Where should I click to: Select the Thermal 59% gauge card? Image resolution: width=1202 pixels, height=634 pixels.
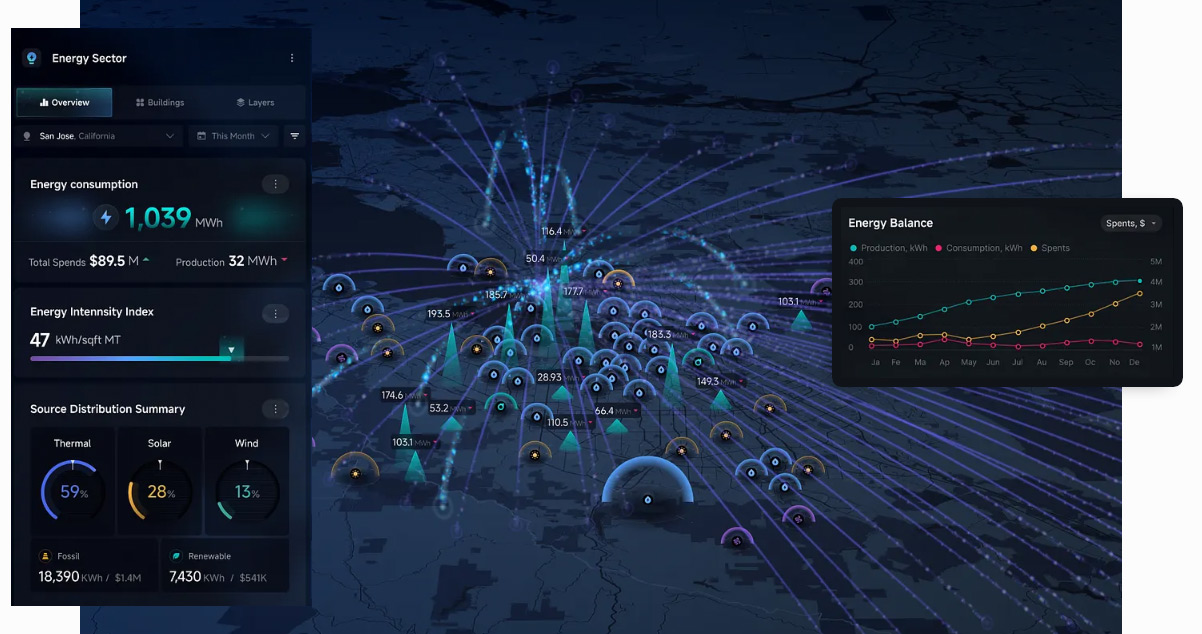tap(72, 481)
